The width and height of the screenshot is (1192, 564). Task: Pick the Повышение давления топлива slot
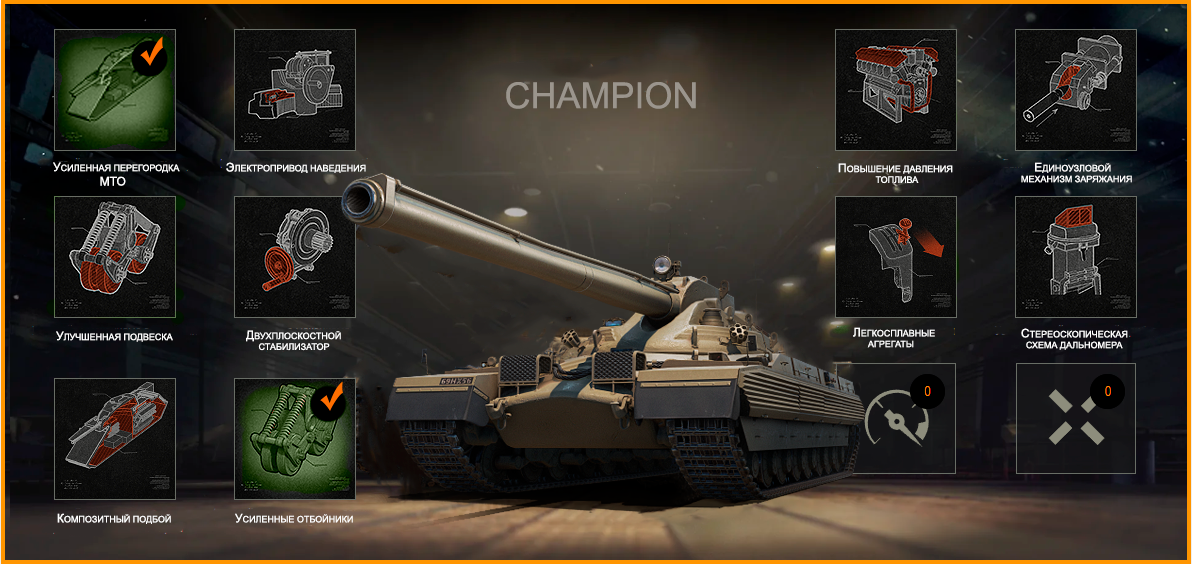click(x=896, y=90)
